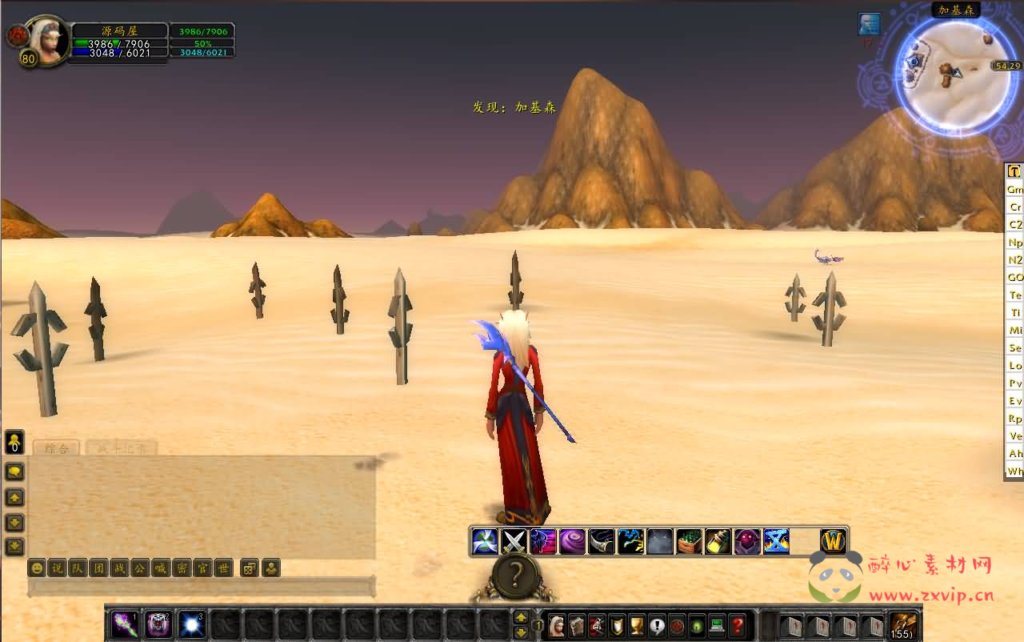Activate the crossed swords ability
1024x642 pixels.
coord(514,542)
